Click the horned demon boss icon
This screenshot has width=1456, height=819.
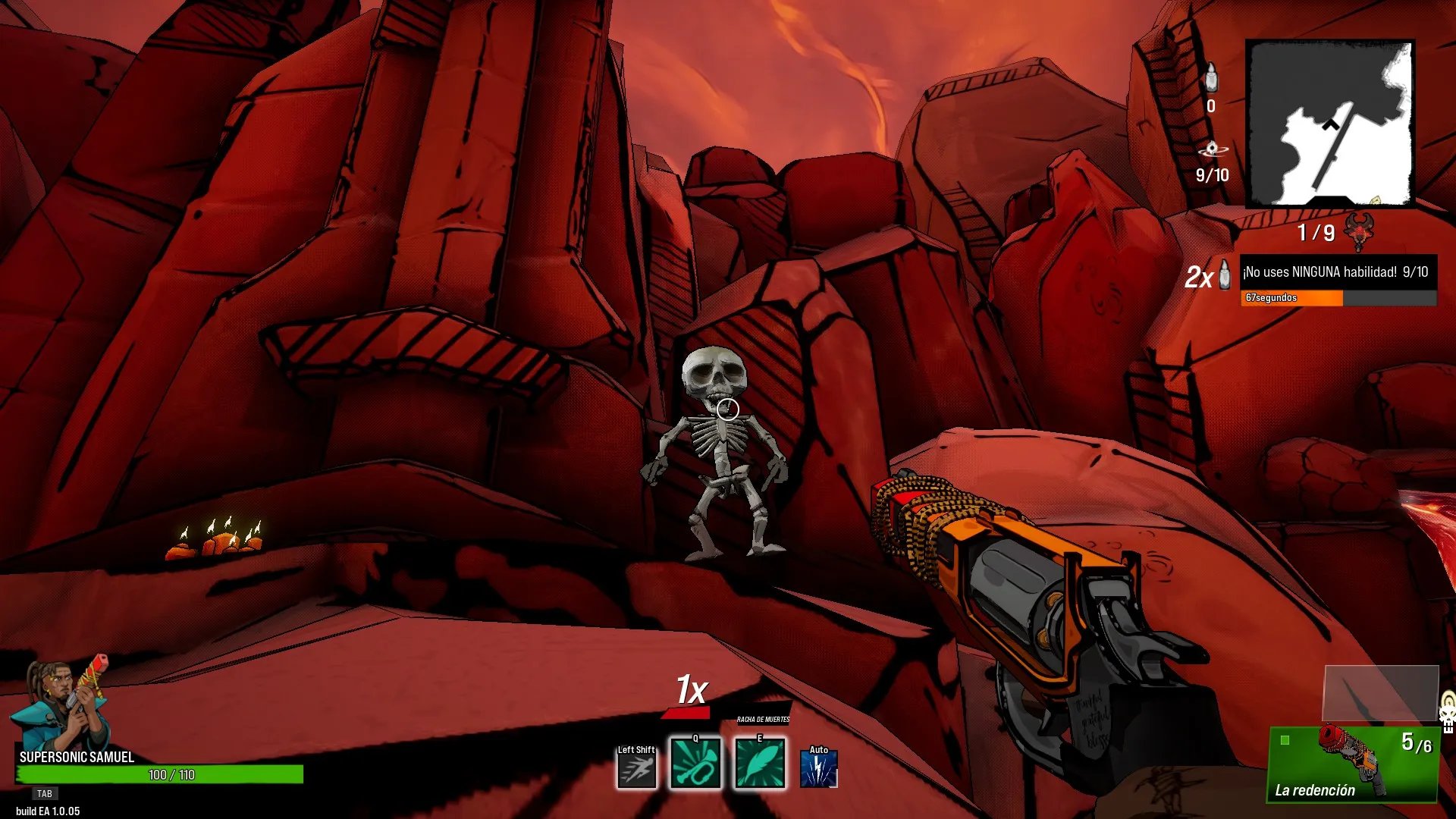pos(1359,231)
